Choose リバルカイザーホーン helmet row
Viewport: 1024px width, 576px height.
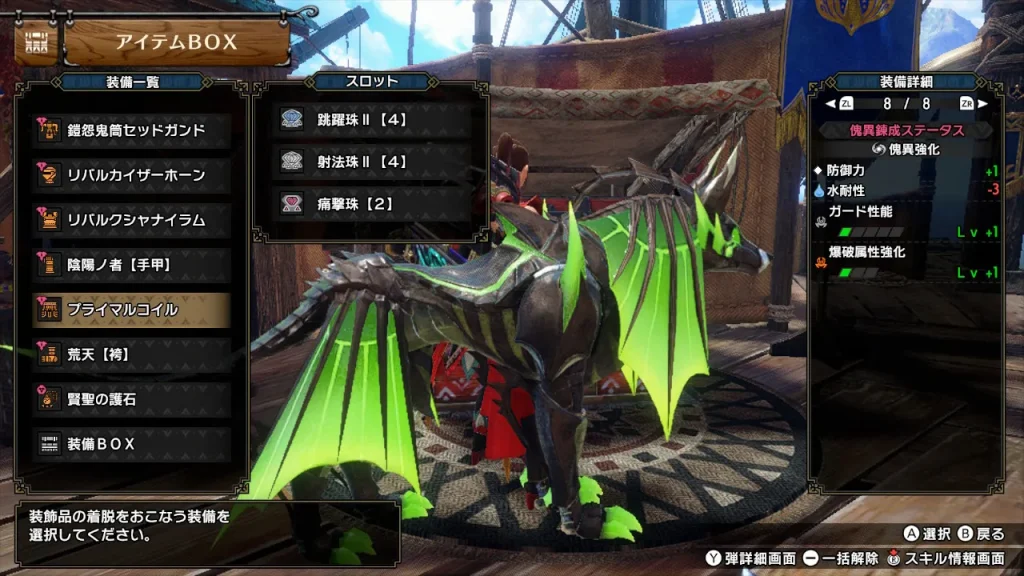click(132, 175)
